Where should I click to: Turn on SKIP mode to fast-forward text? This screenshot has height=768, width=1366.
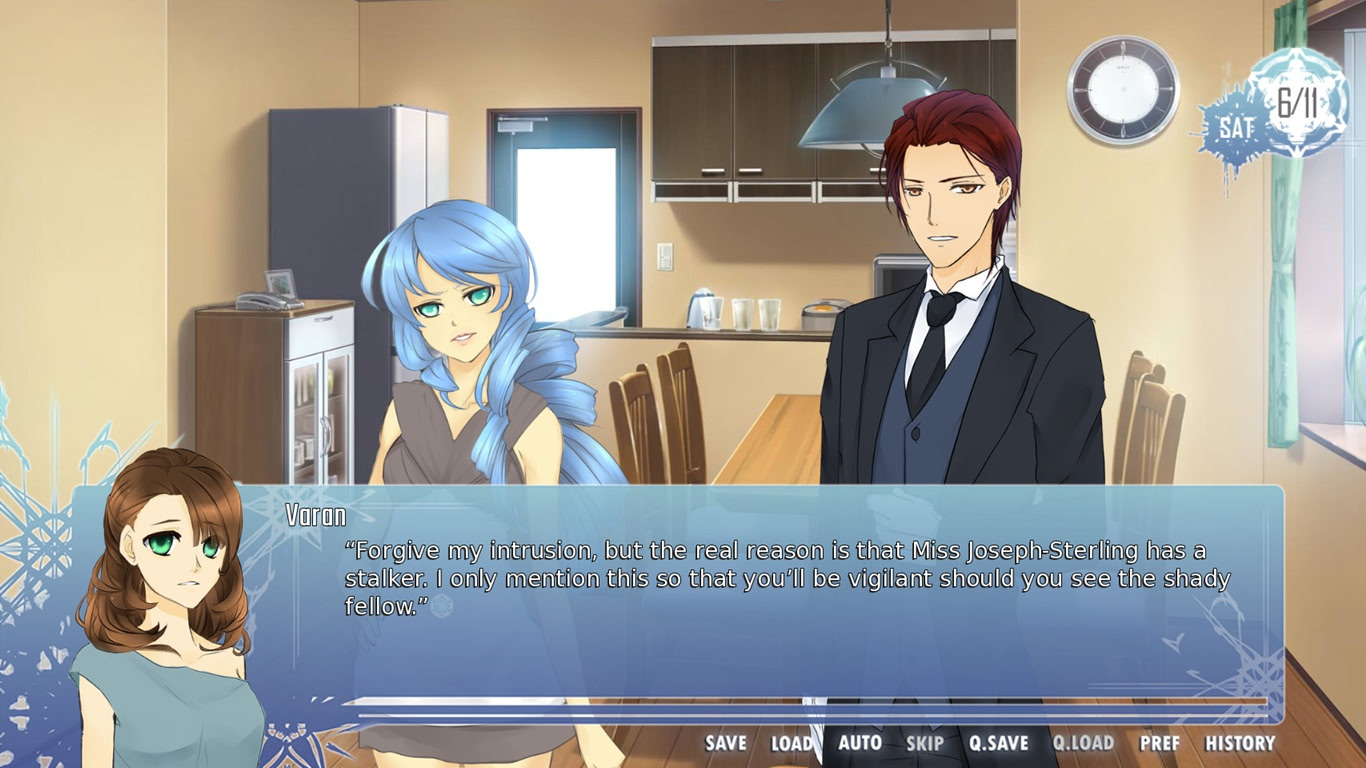coord(925,744)
